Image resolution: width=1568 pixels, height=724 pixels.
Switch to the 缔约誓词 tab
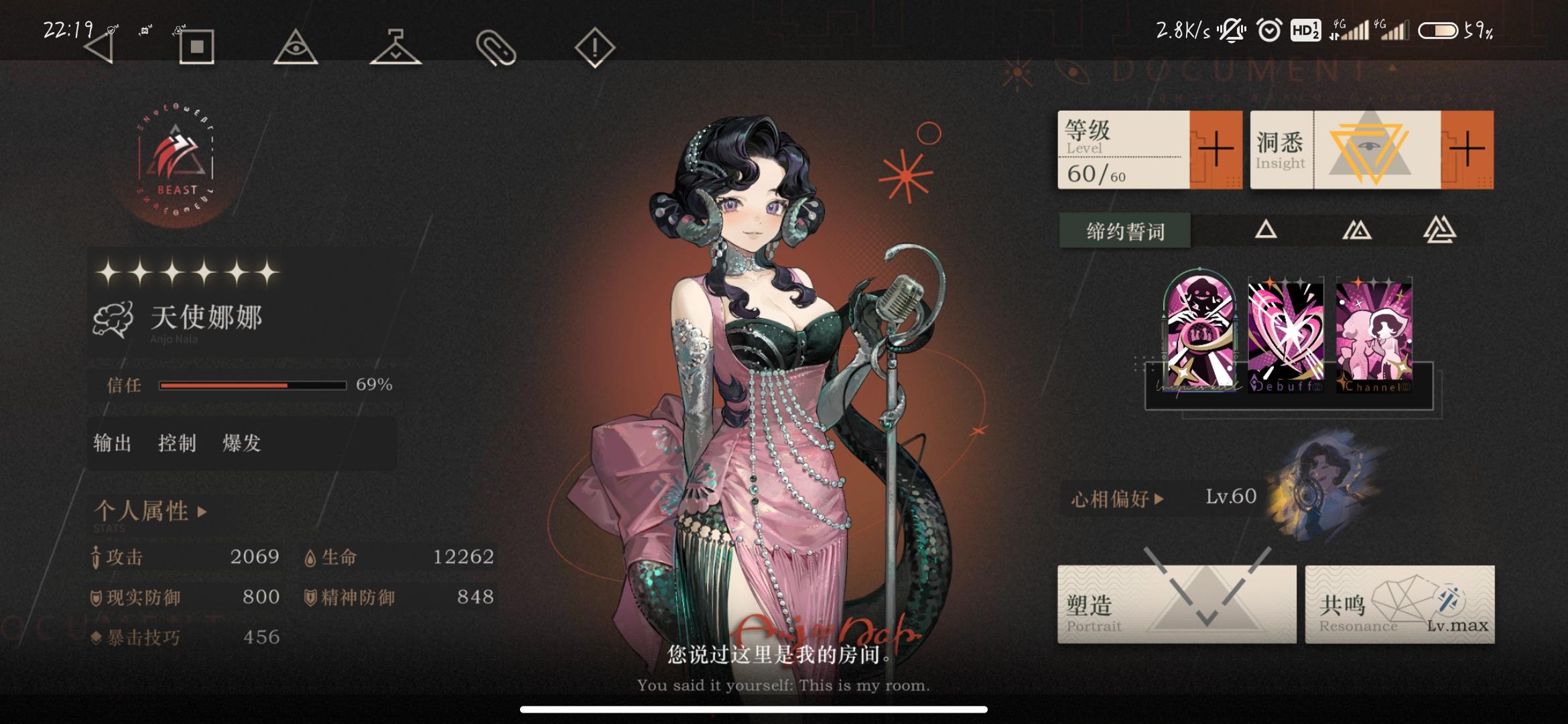click(1124, 231)
